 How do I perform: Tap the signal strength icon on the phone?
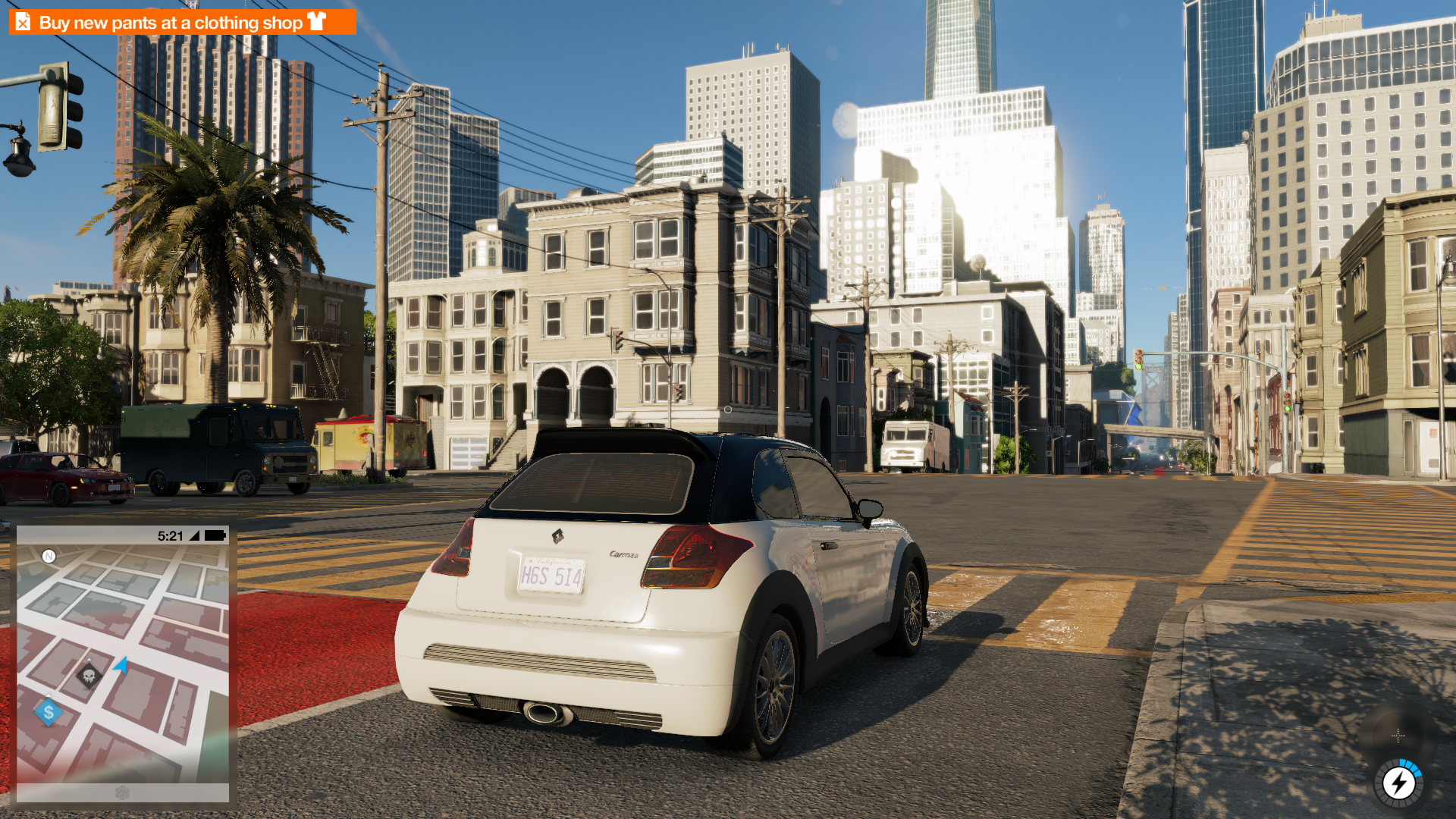pos(196,535)
